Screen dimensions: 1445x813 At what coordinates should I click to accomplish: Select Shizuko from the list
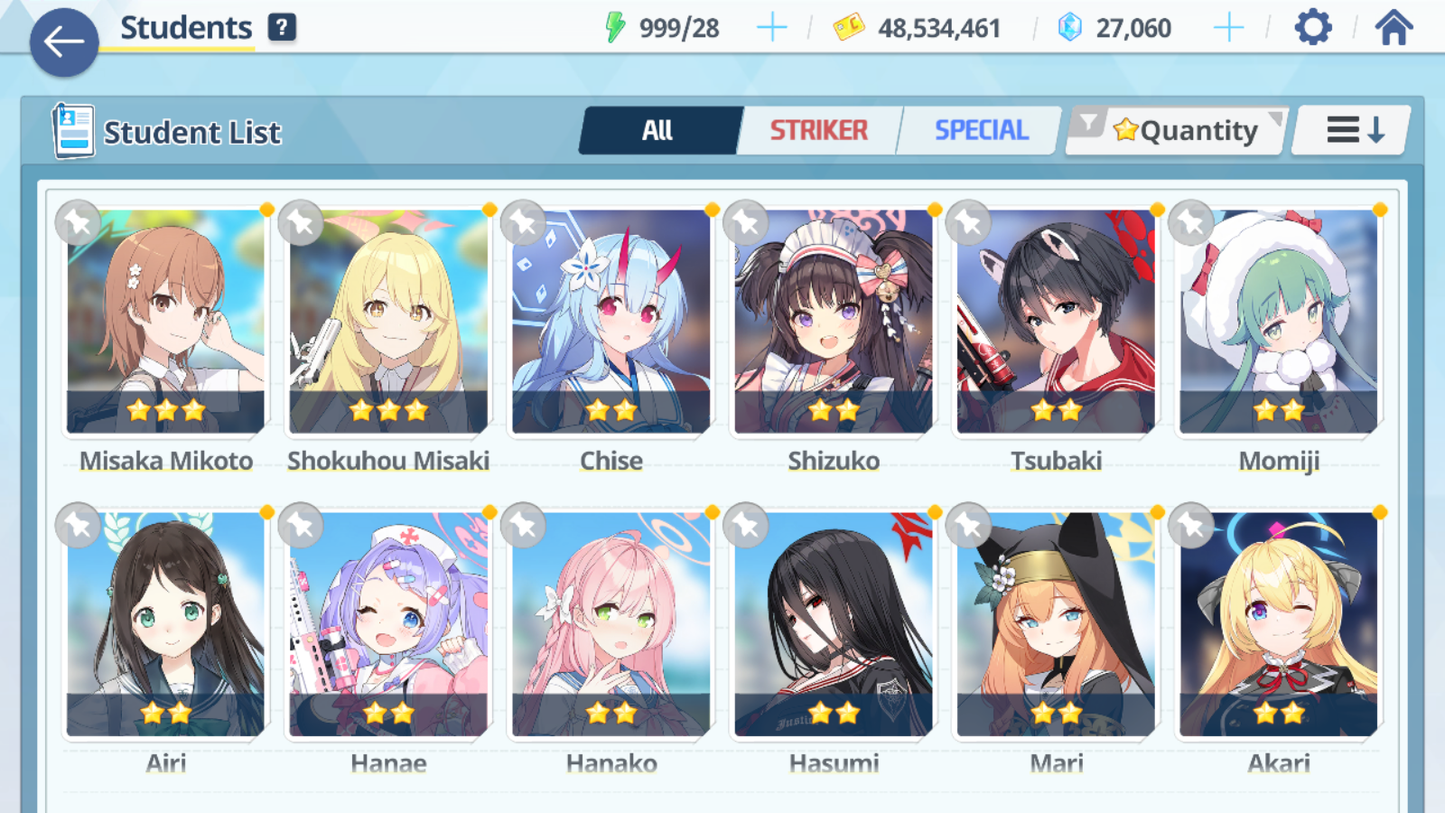(833, 322)
